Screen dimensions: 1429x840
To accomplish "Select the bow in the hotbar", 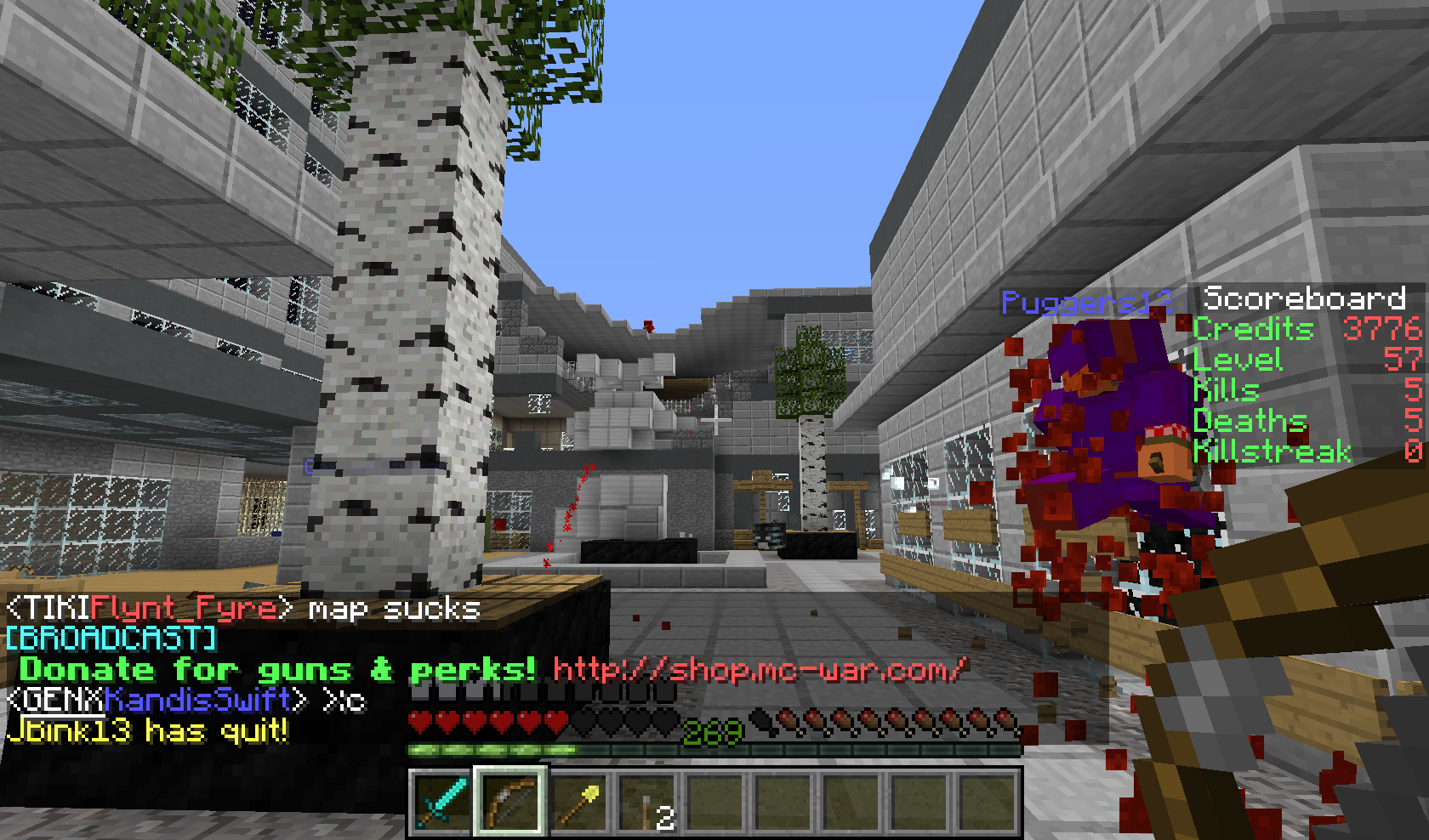I will click(x=510, y=801).
